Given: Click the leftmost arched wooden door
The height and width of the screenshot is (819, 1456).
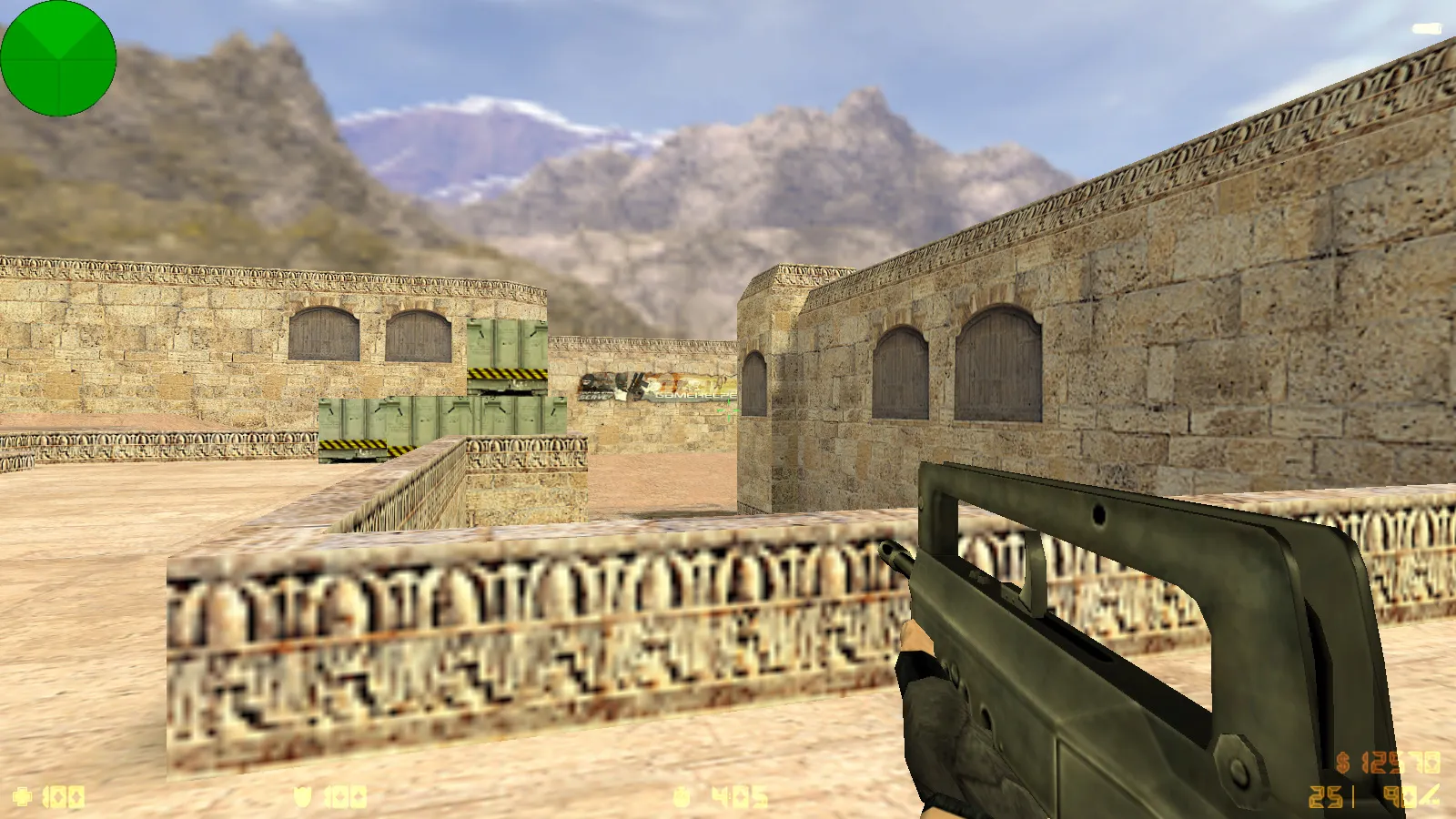Looking at the screenshot, I should point(323,337).
